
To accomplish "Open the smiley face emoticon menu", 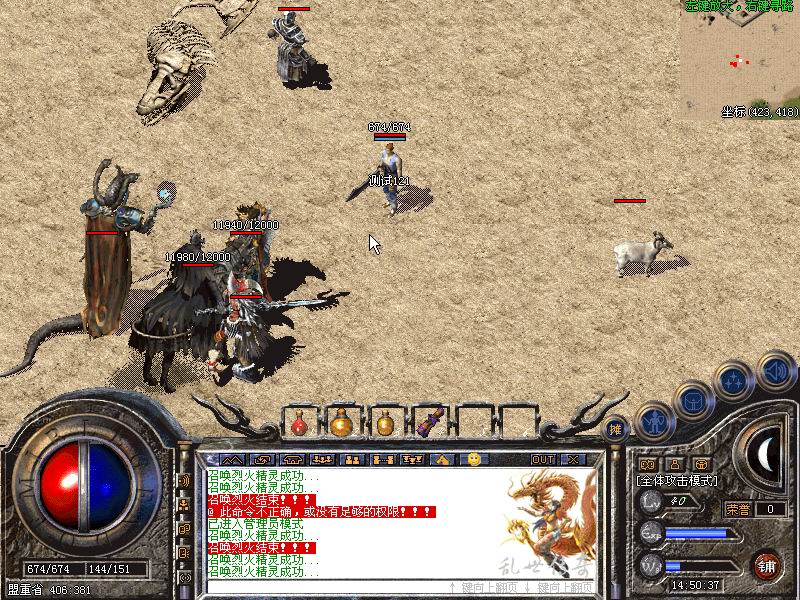I will click(x=474, y=459).
